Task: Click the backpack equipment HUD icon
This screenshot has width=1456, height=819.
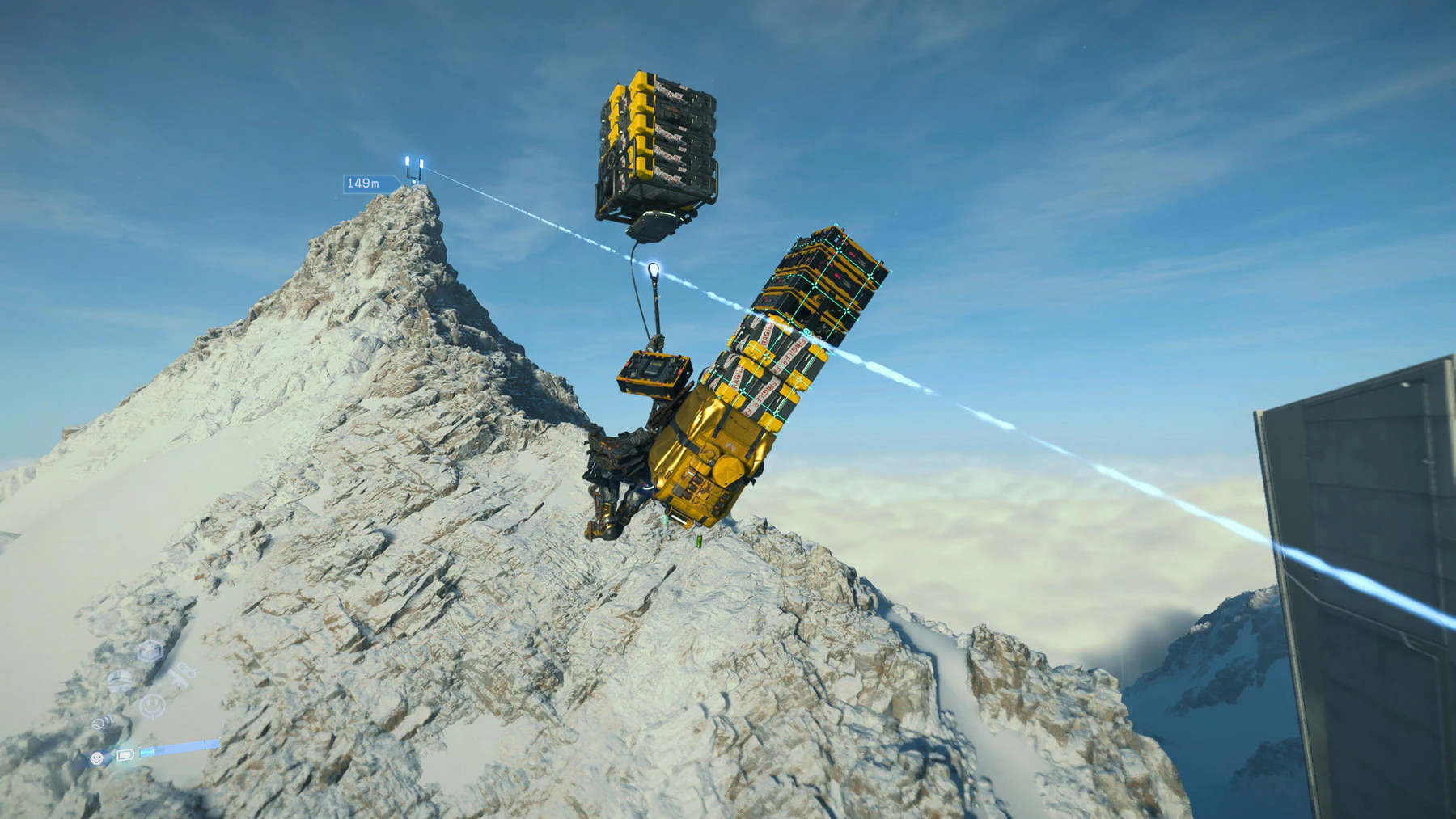Action: pyautogui.click(x=120, y=681)
